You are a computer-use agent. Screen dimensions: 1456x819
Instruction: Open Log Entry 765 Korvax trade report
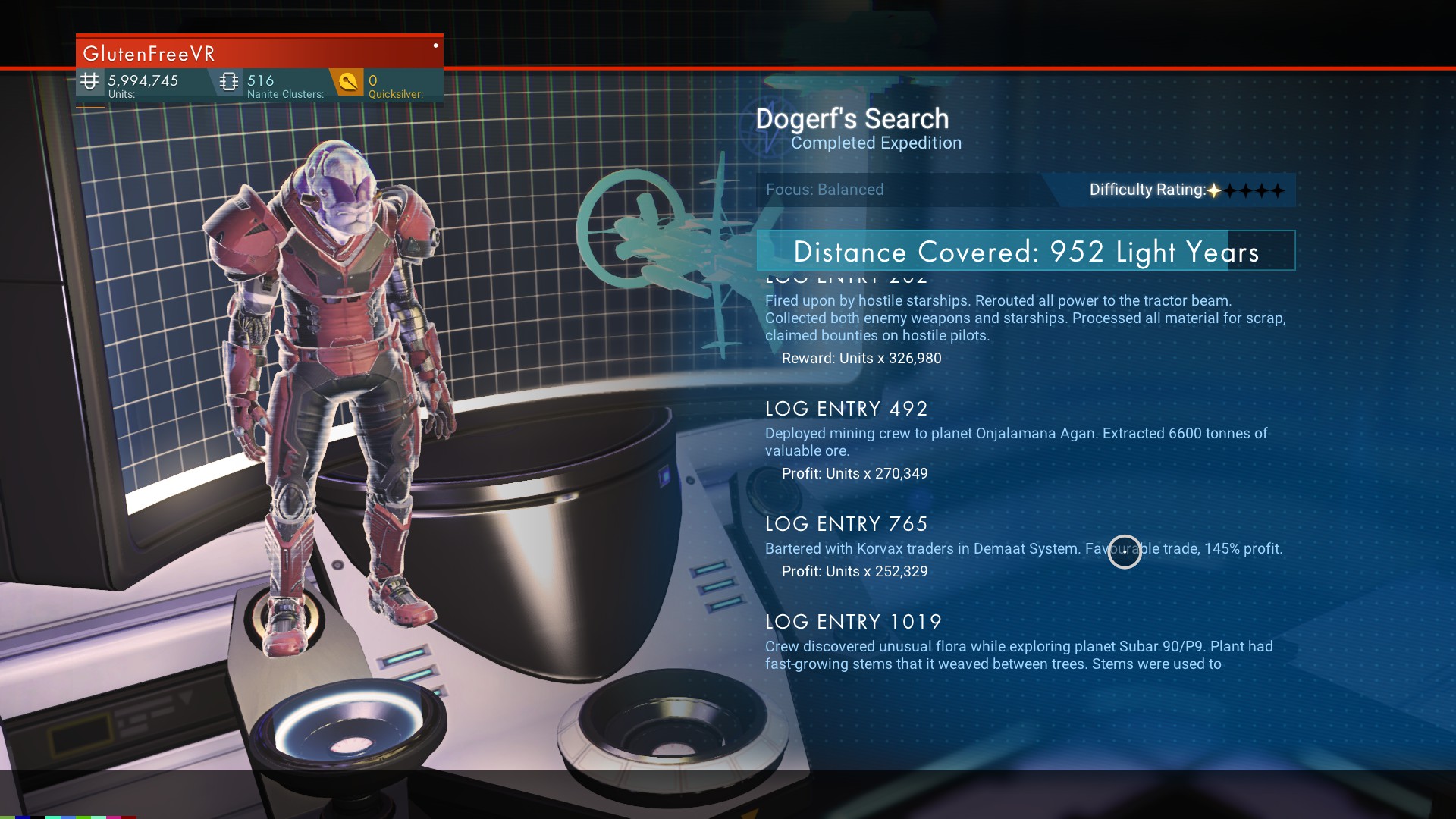click(x=846, y=524)
